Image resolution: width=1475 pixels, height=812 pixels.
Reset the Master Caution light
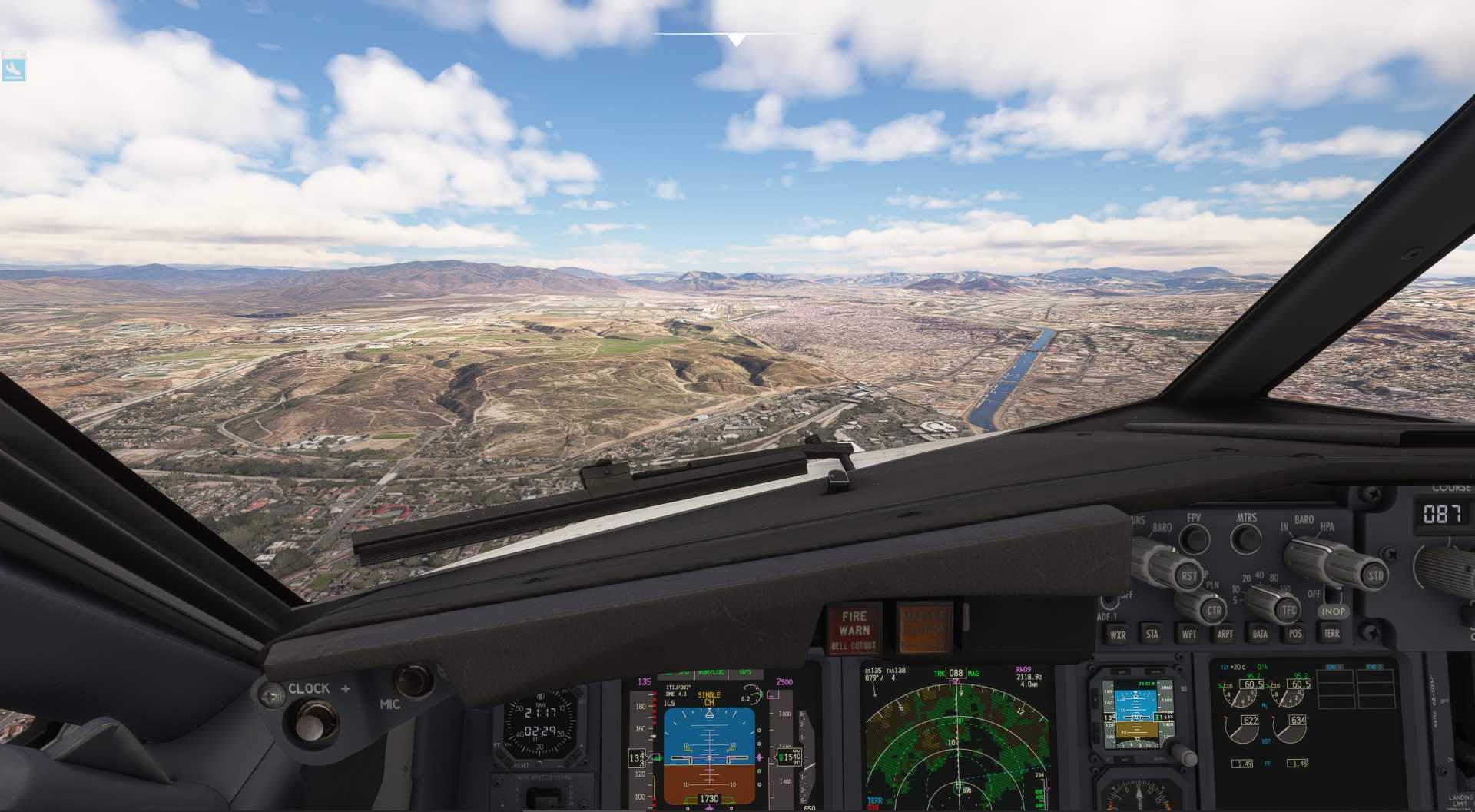(923, 628)
